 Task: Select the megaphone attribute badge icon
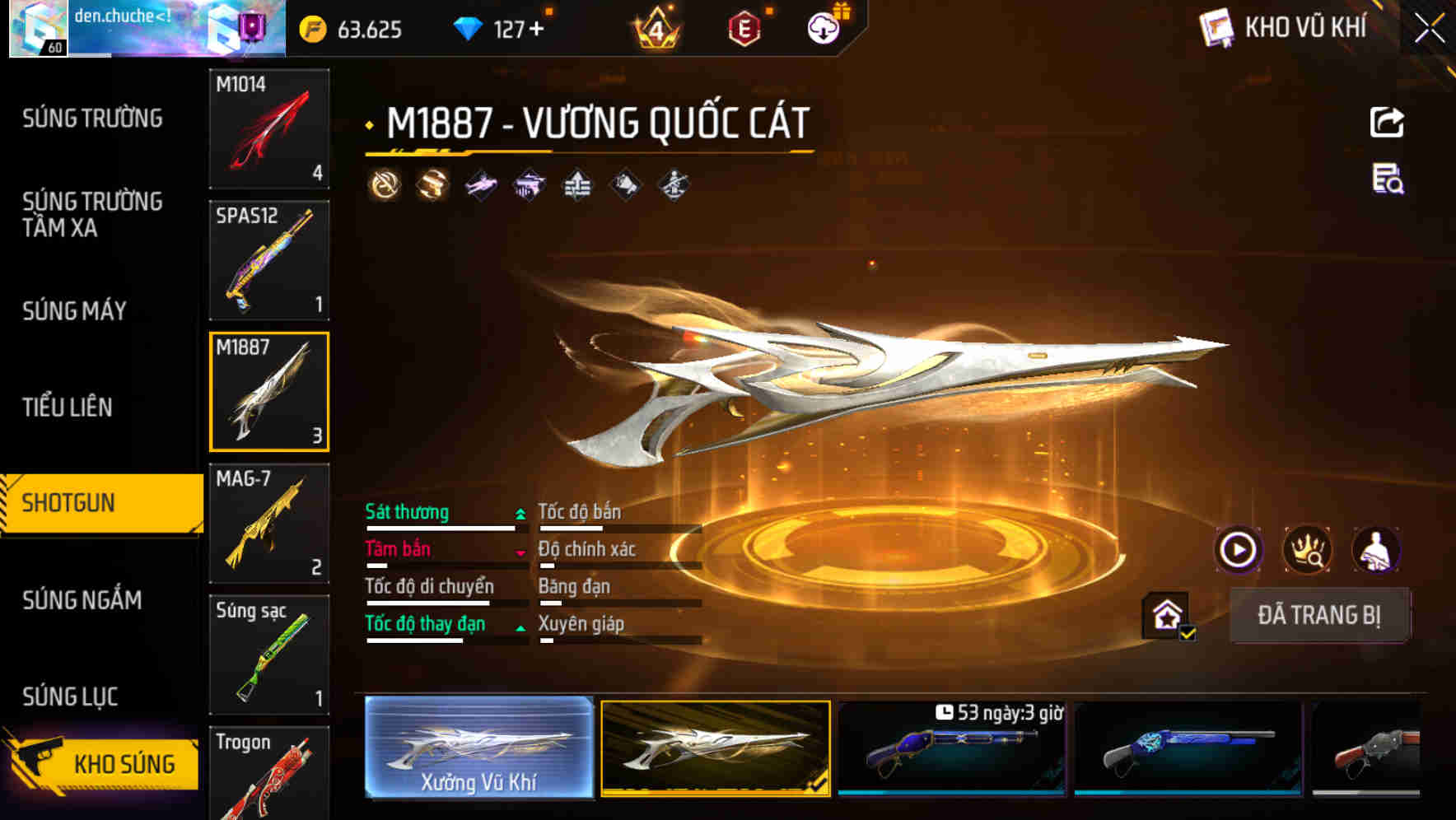(x=623, y=185)
